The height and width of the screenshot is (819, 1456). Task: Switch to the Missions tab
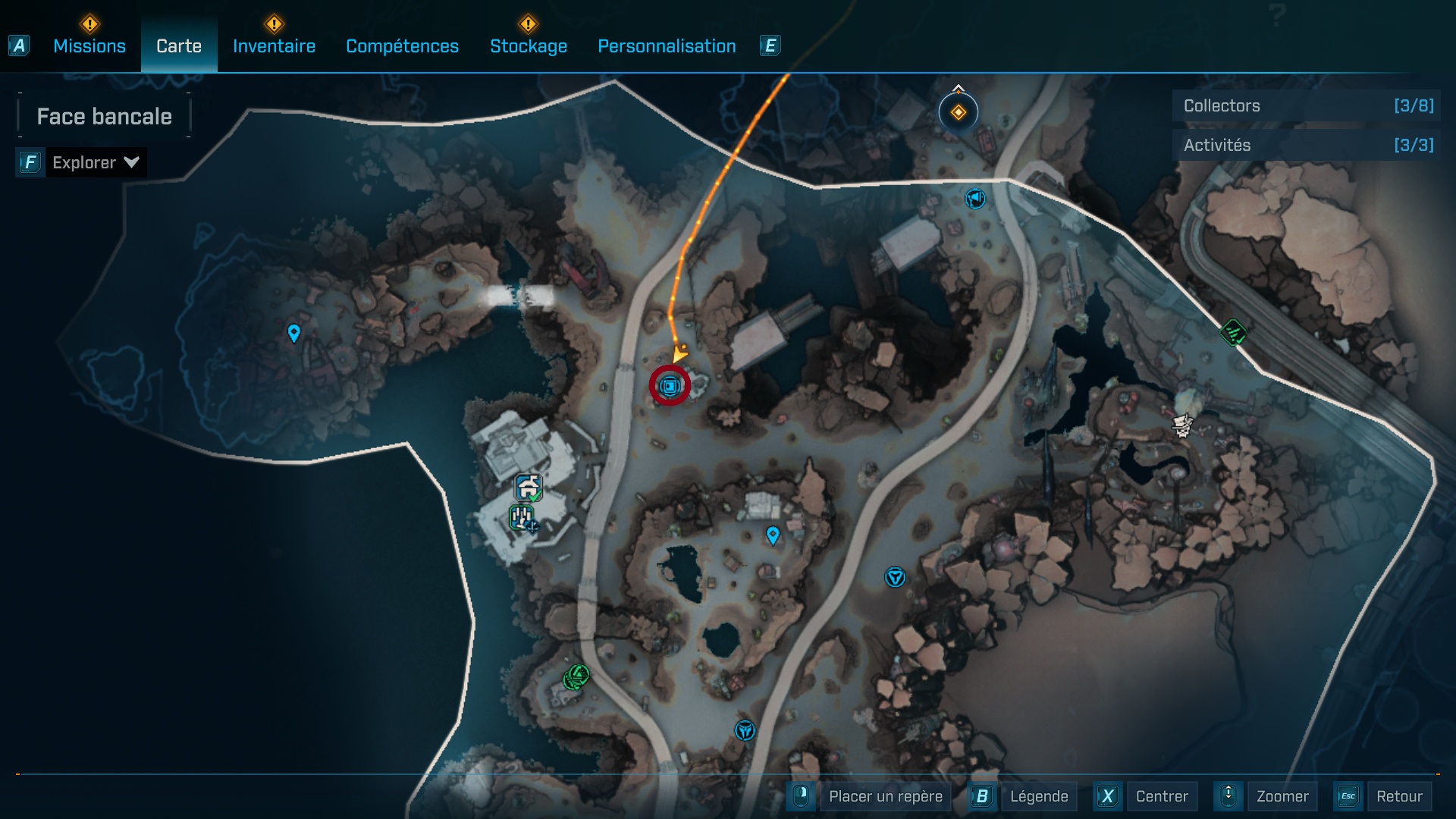click(89, 46)
